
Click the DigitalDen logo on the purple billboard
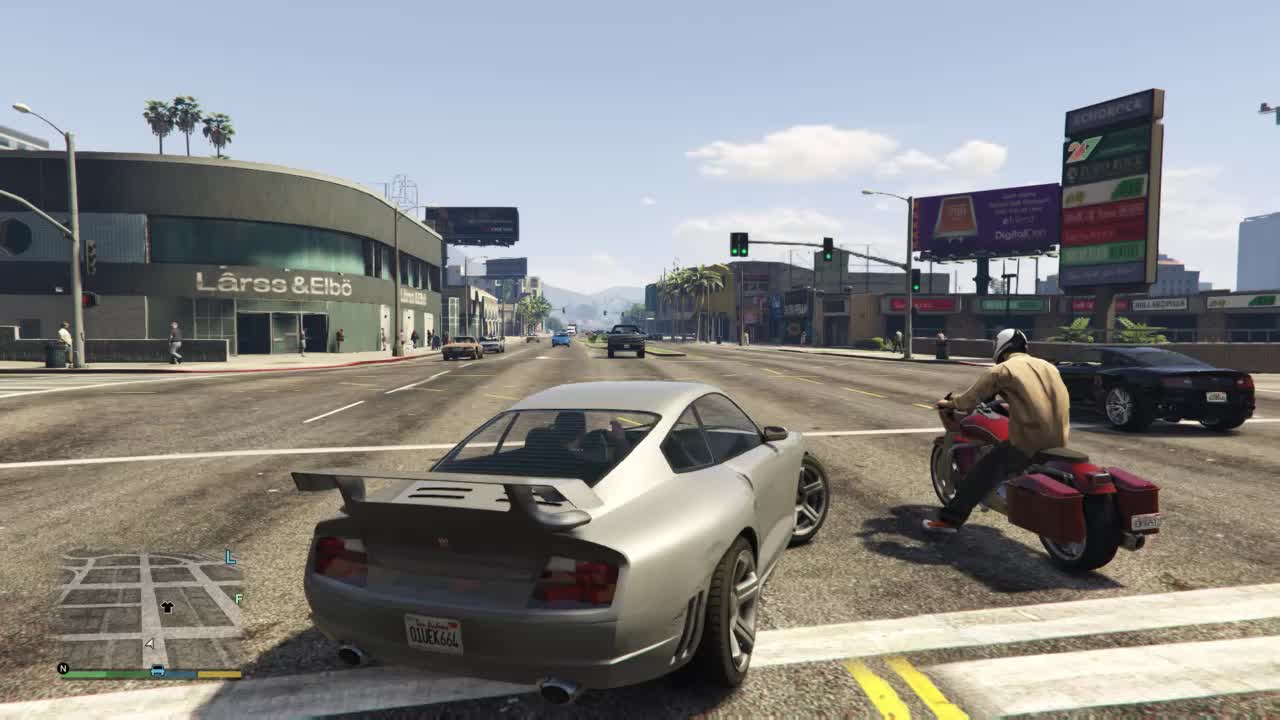pyautogui.click(x=1019, y=234)
